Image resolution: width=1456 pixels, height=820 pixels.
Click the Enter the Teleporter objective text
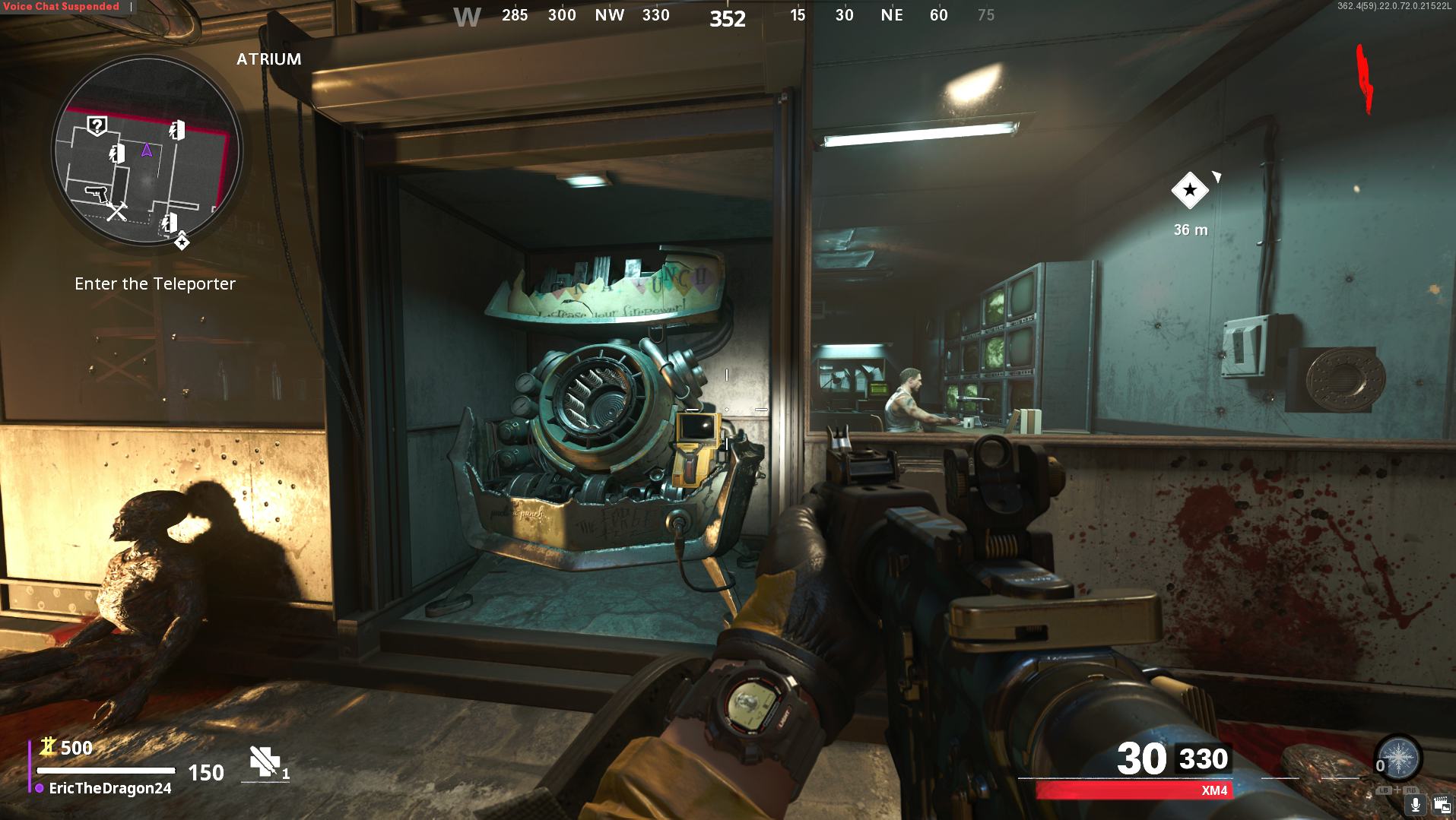pos(155,283)
